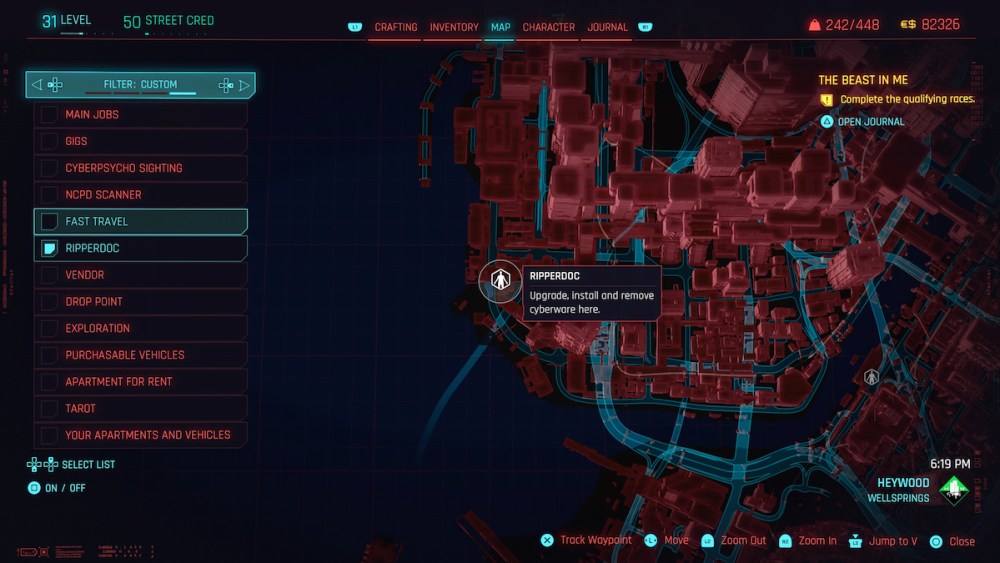Toggle the Main Jobs filter

(x=49, y=115)
